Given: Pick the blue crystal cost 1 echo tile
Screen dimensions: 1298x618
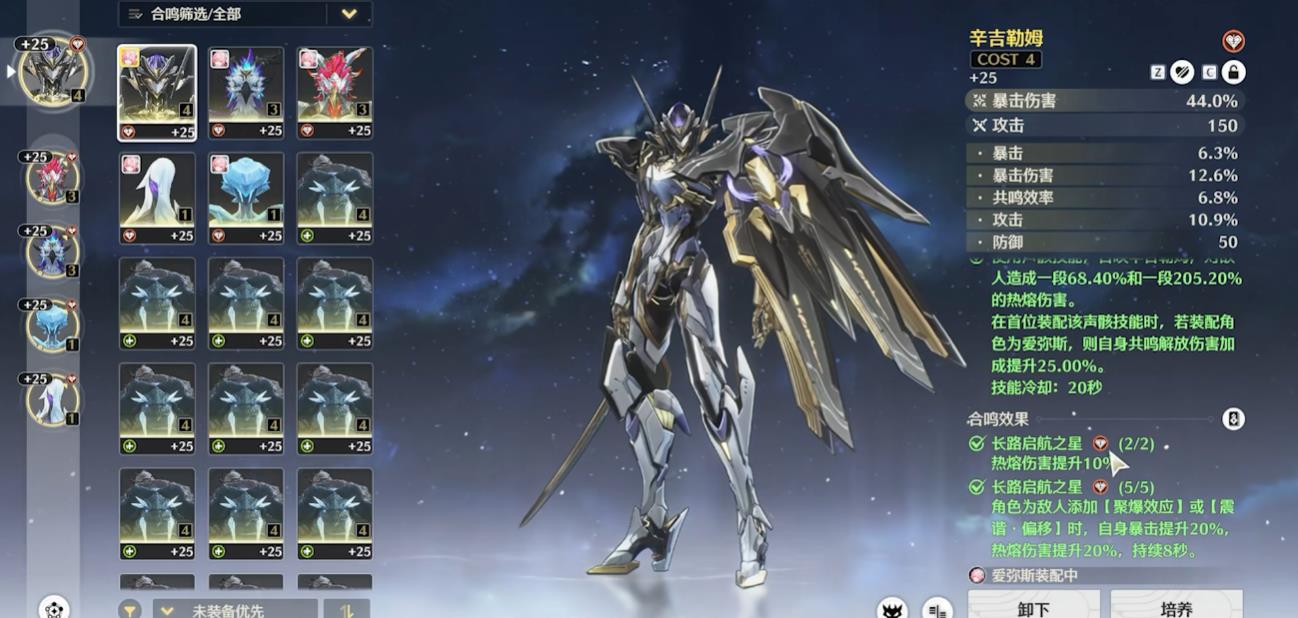Looking at the screenshot, I should 246,197.
